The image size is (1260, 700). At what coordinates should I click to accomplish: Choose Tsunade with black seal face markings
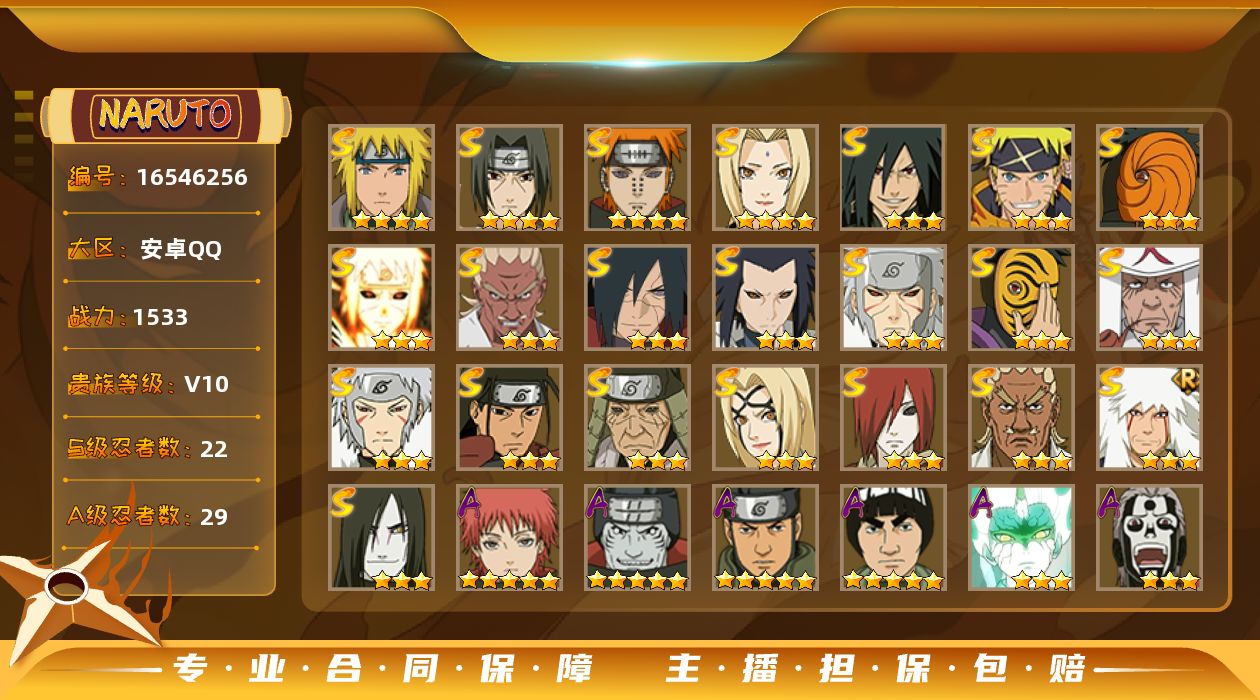(x=765, y=417)
